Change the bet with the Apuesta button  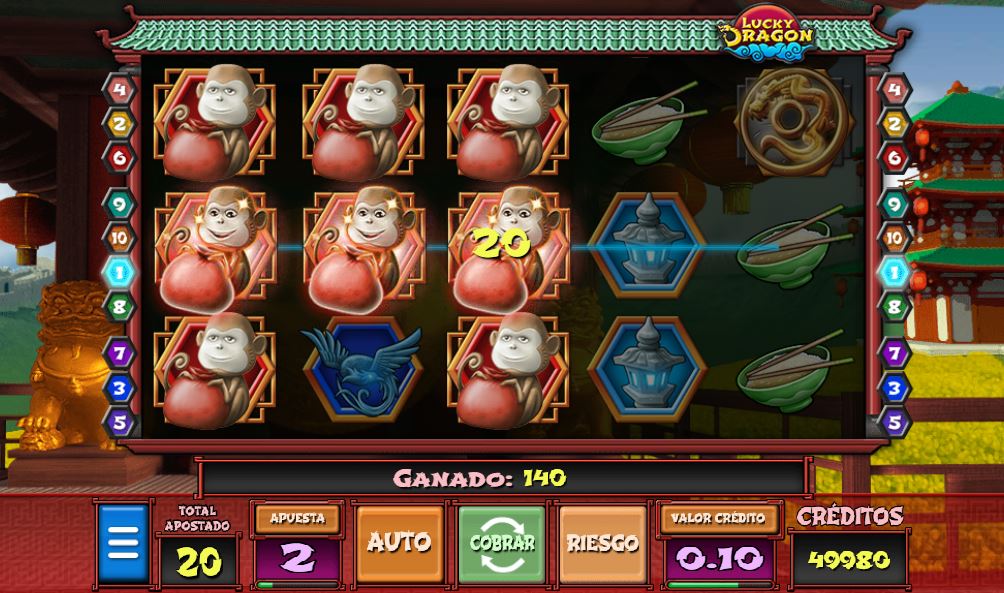(x=297, y=519)
